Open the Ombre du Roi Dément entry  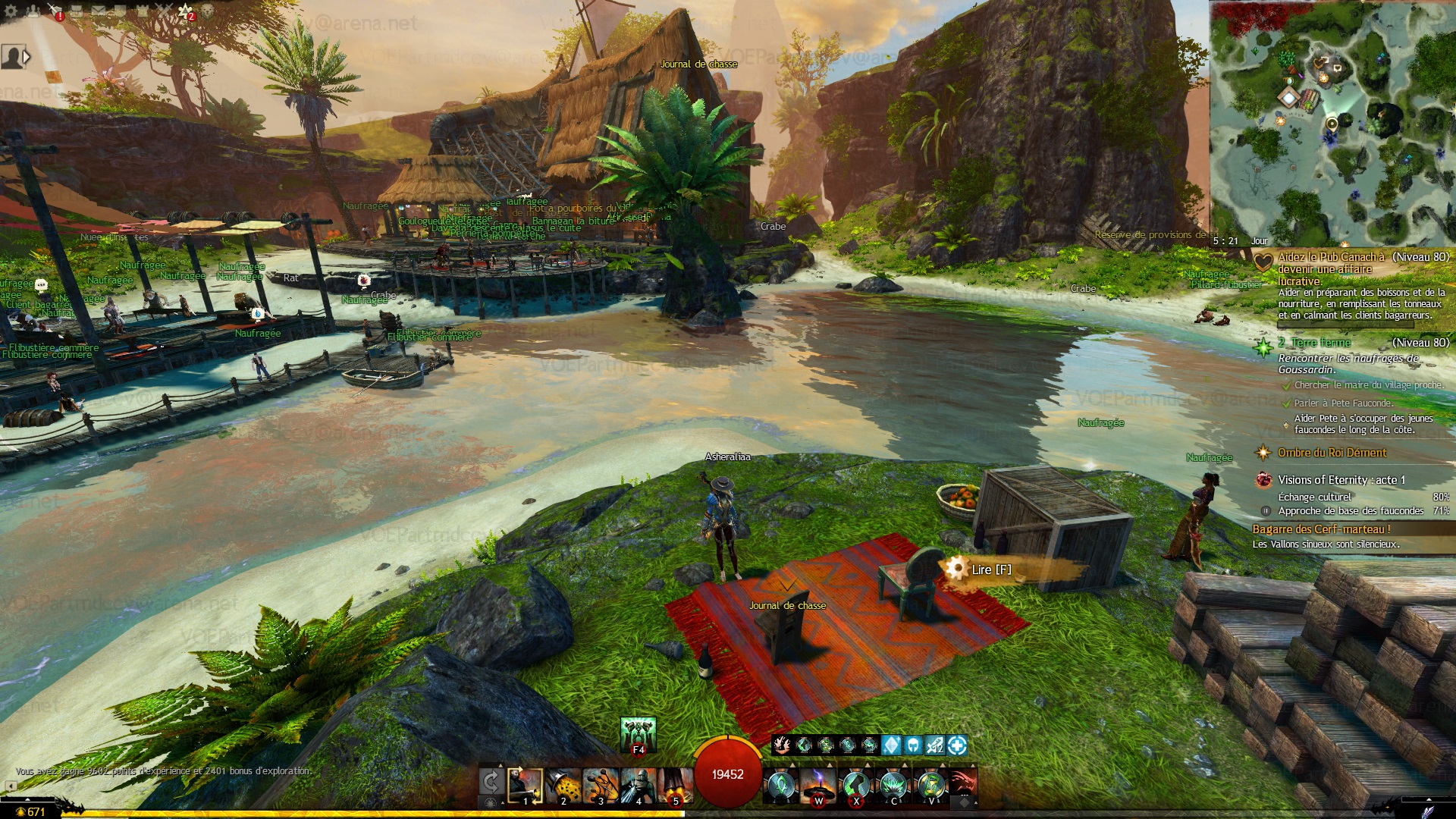(x=1332, y=453)
